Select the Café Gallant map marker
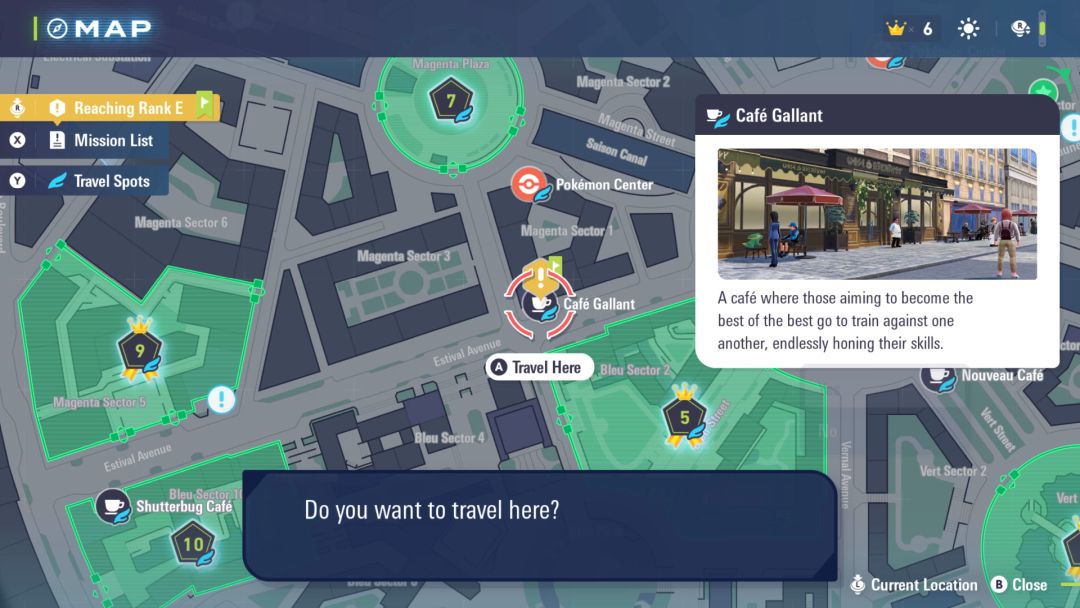Image resolution: width=1080 pixels, height=608 pixels. point(538,303)
